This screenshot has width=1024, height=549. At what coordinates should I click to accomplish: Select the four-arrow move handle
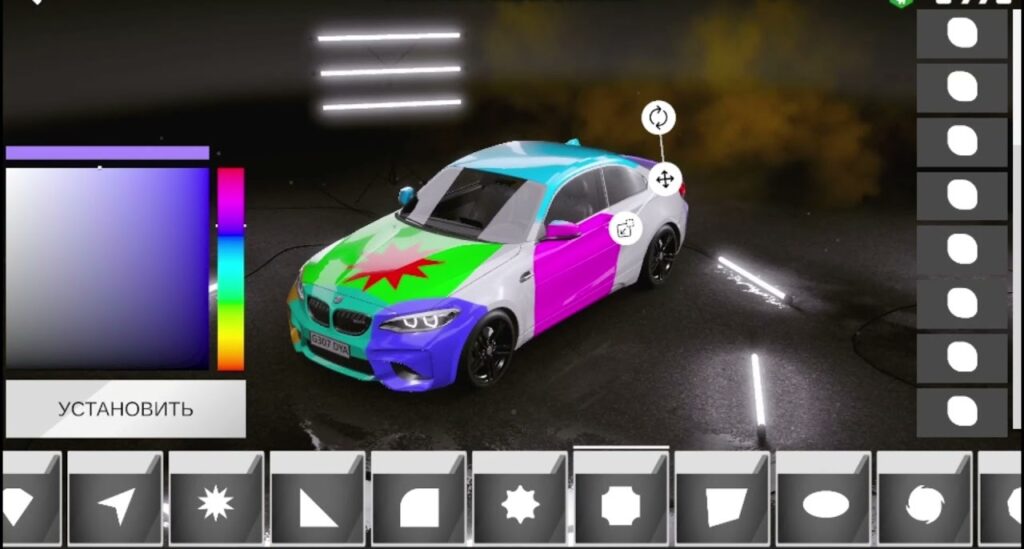(664, 180)
